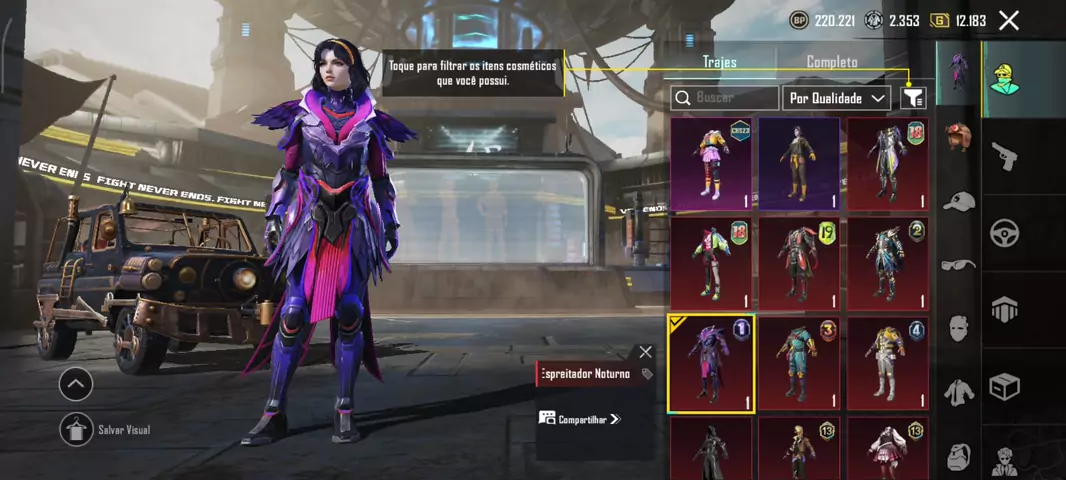The width and height of the screenshot is (1066, 480).
Task: Select the teal outfit with badge 3
Action: pyautogui.click(x=799, y=363)
